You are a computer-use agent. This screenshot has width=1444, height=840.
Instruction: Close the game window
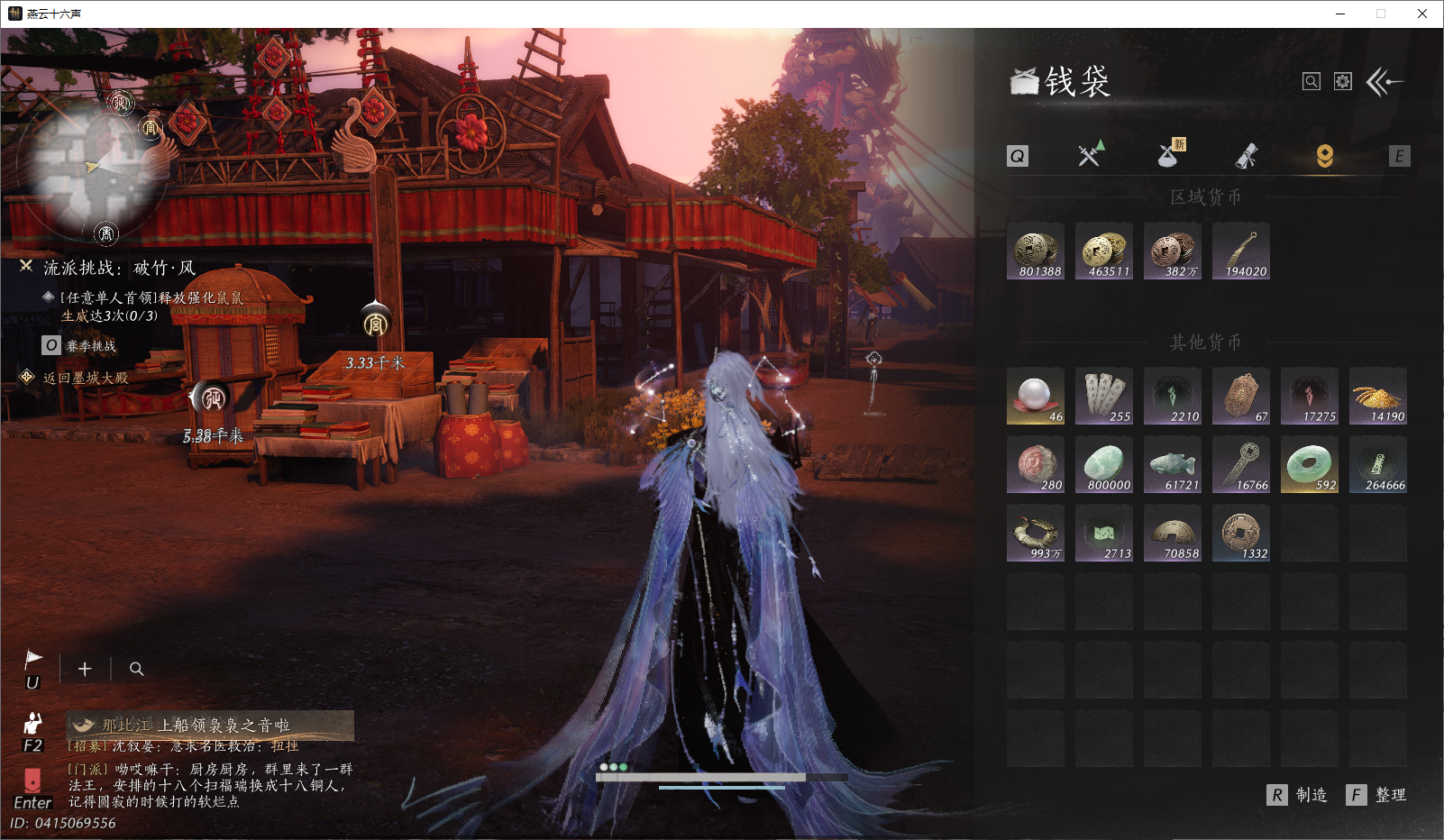point(1422,14)
